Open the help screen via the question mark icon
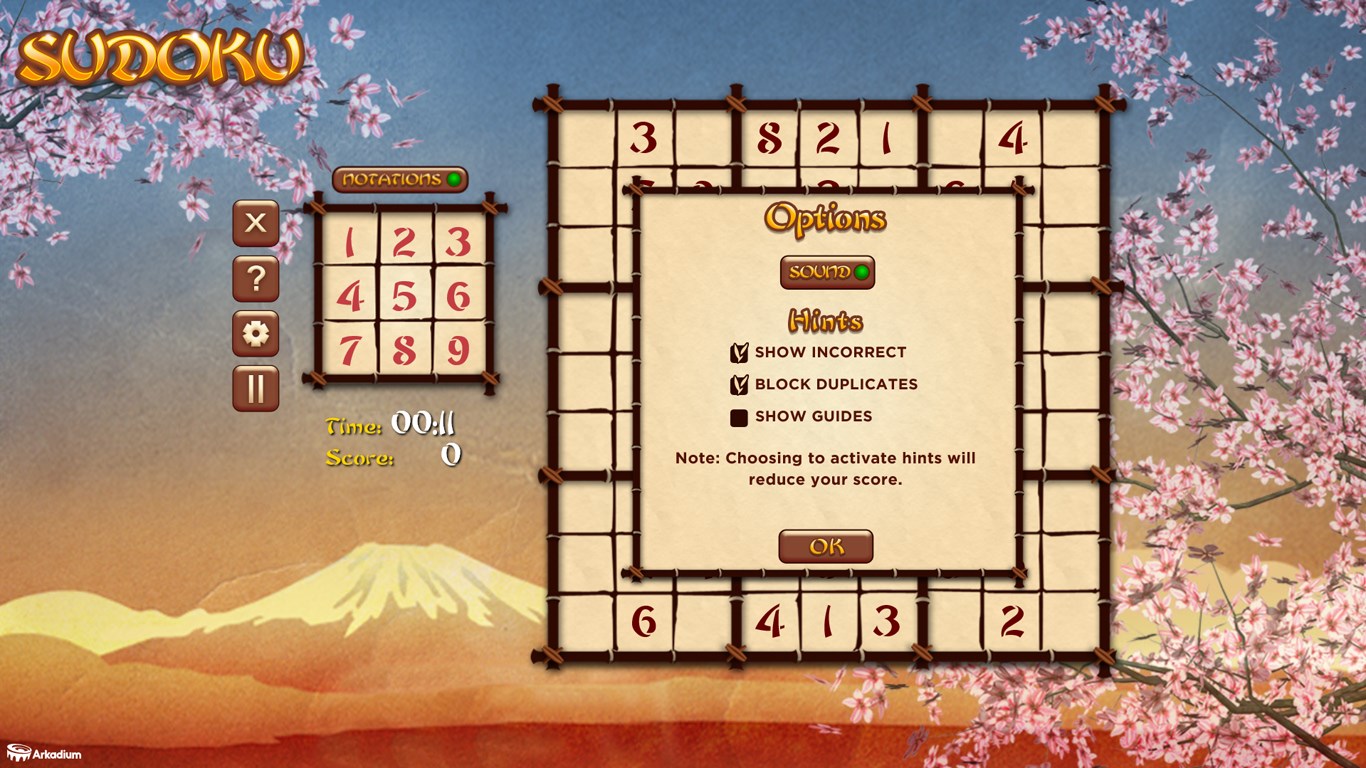Screen dimensions: 1366x768 [255, 280]
